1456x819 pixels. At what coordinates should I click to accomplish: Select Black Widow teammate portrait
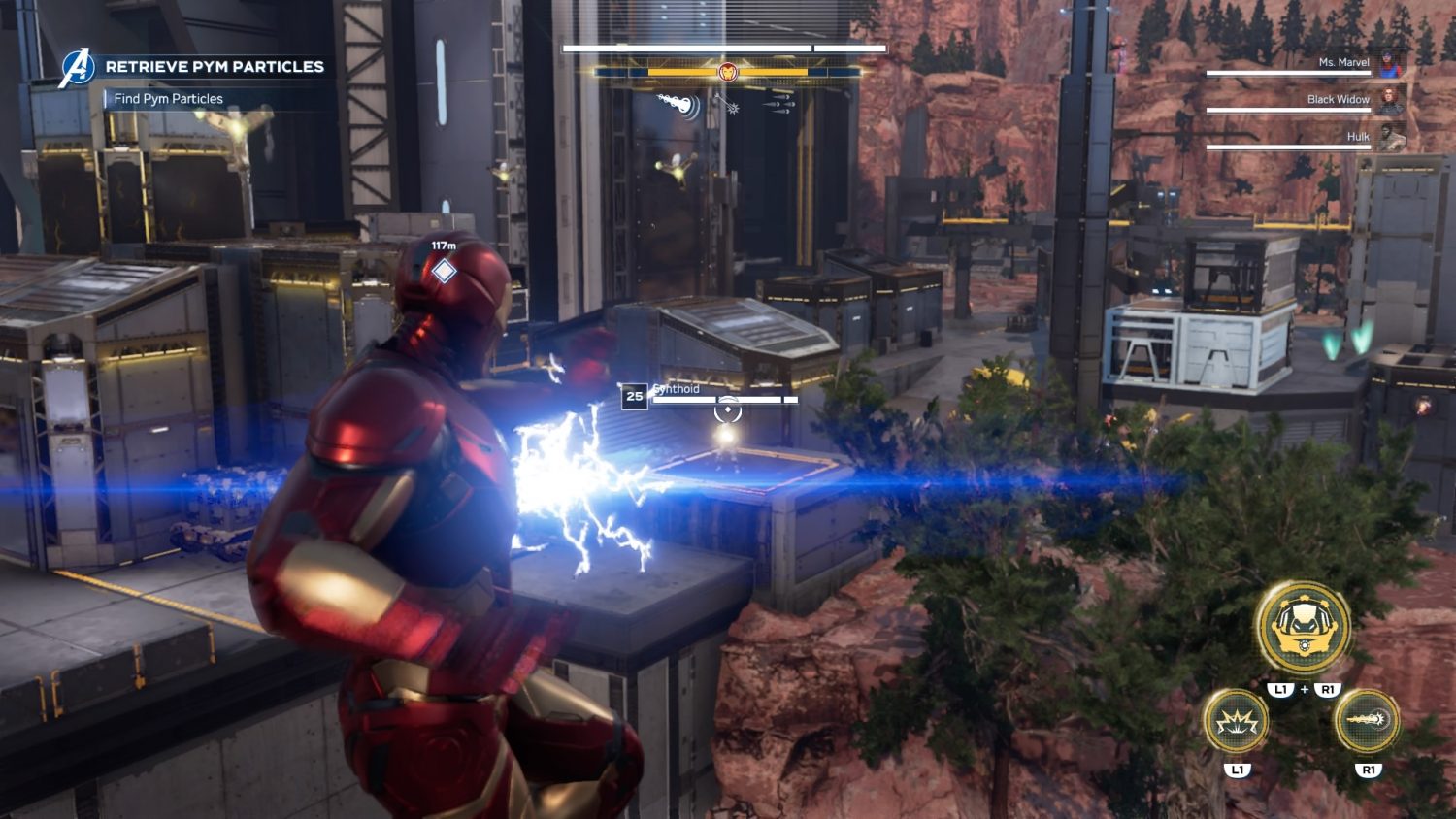tap(1390, 100)
